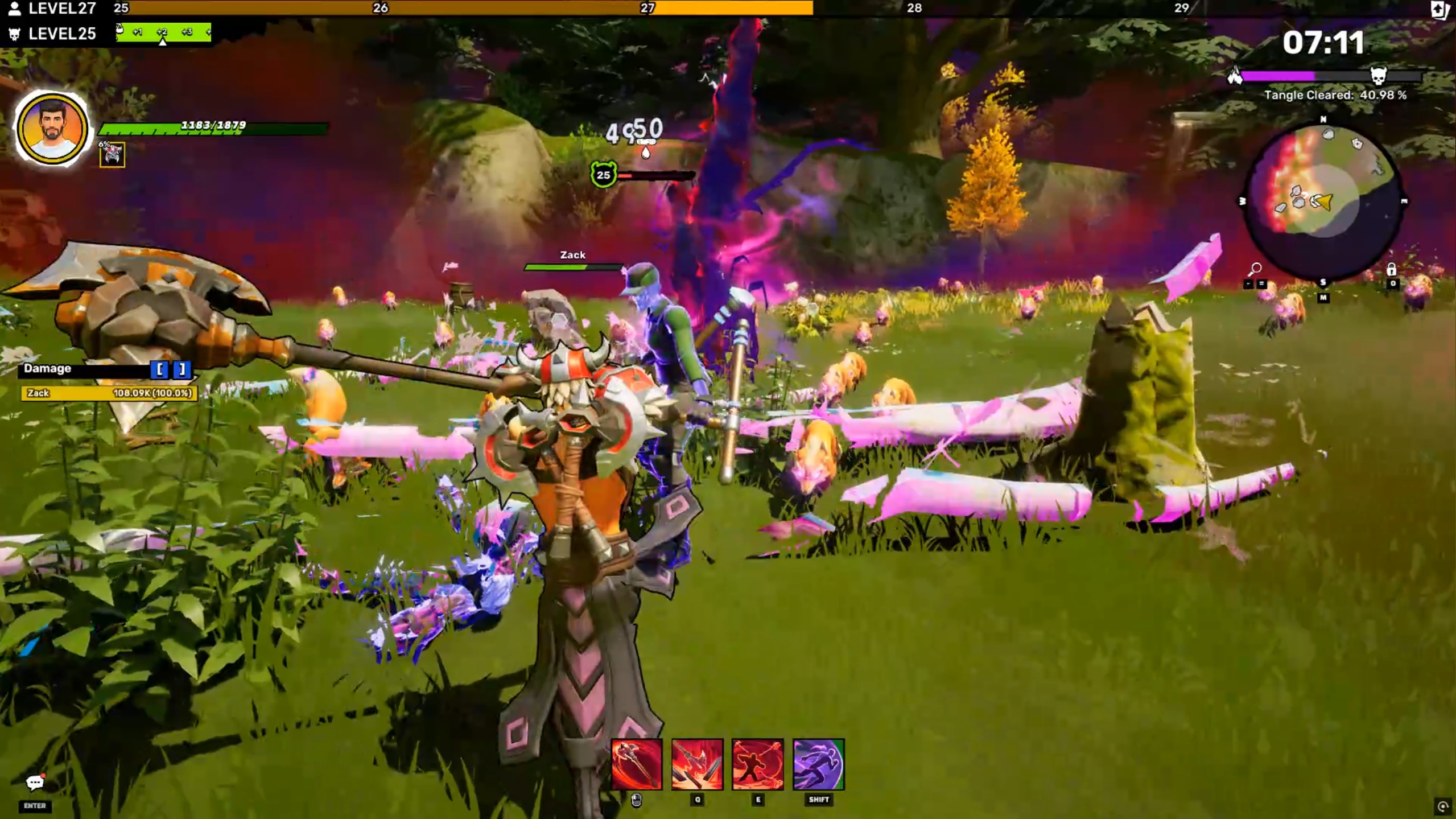Switch damage meter with left bracket button
1456x819 pixels.
pyautogui.click(x=160, y=369)
